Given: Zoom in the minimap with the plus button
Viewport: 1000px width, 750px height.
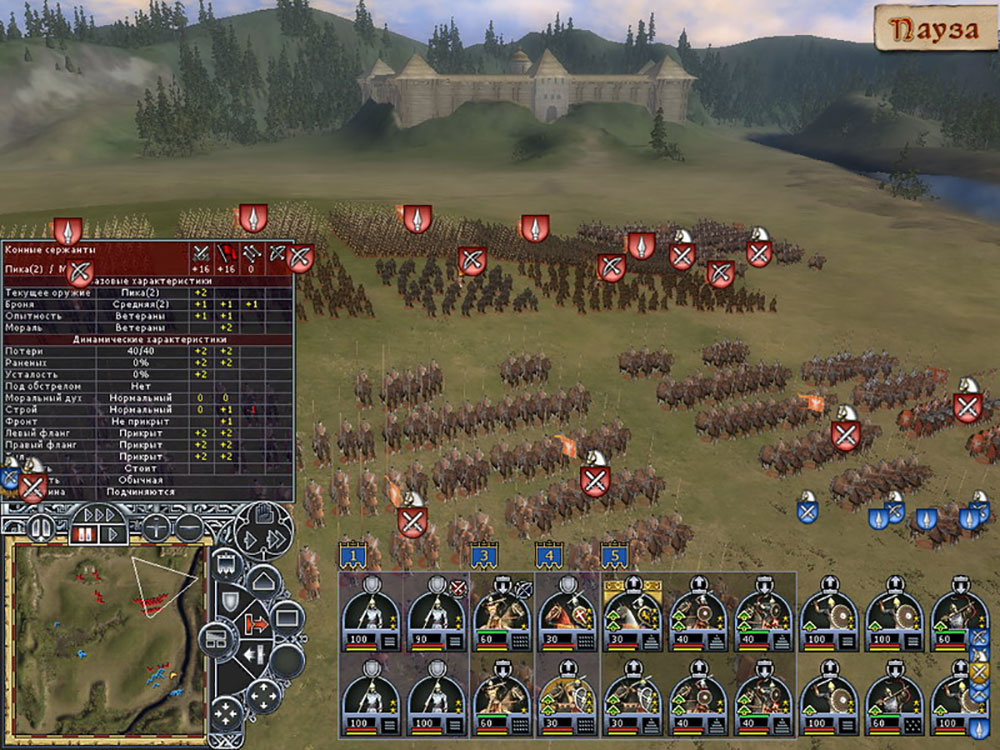Looking at the screenshot, I should pyautogui.click(x=155, y=526).
